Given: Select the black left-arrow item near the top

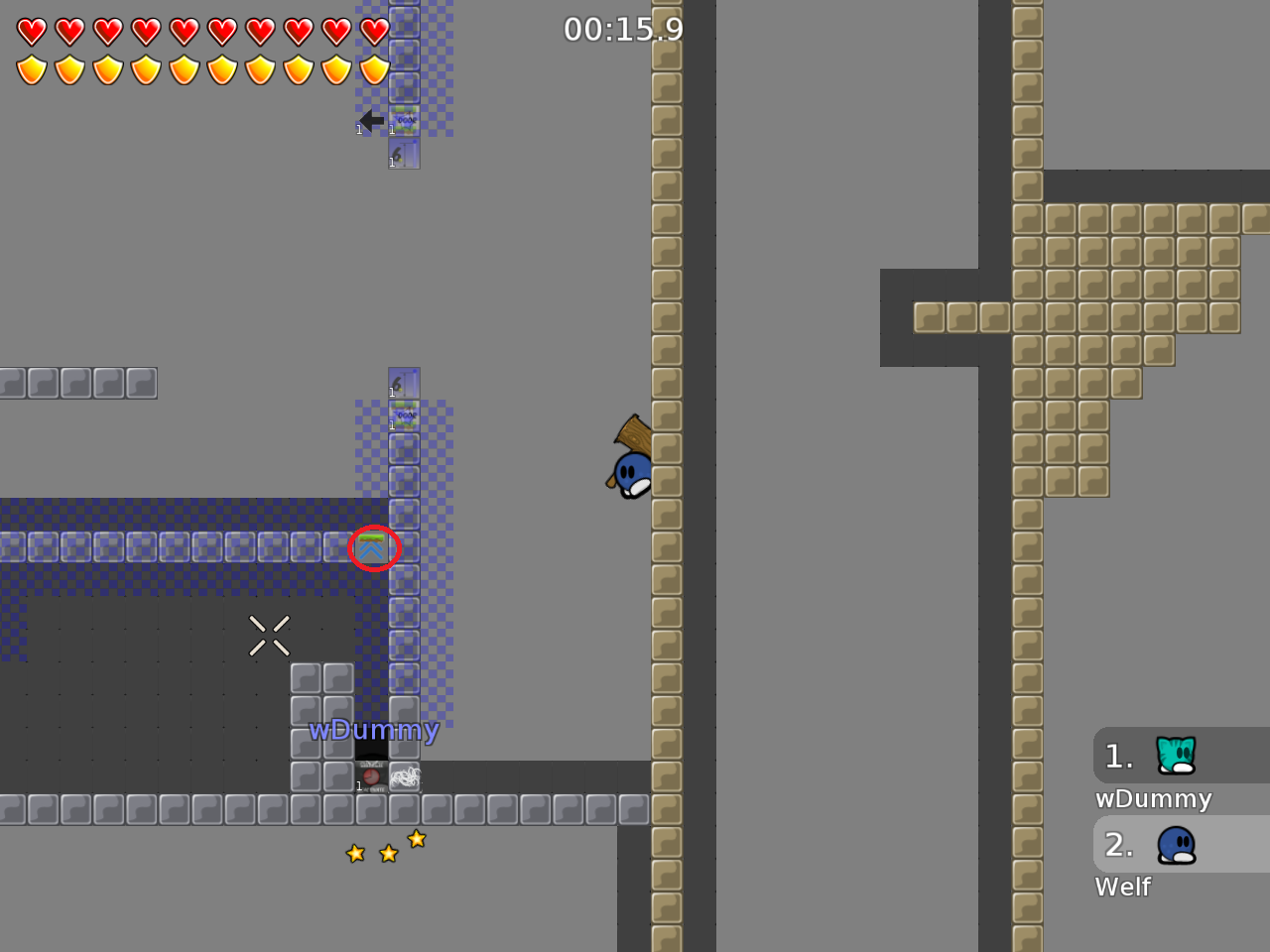Looking at the screenshot, I should tap(369, 121).
